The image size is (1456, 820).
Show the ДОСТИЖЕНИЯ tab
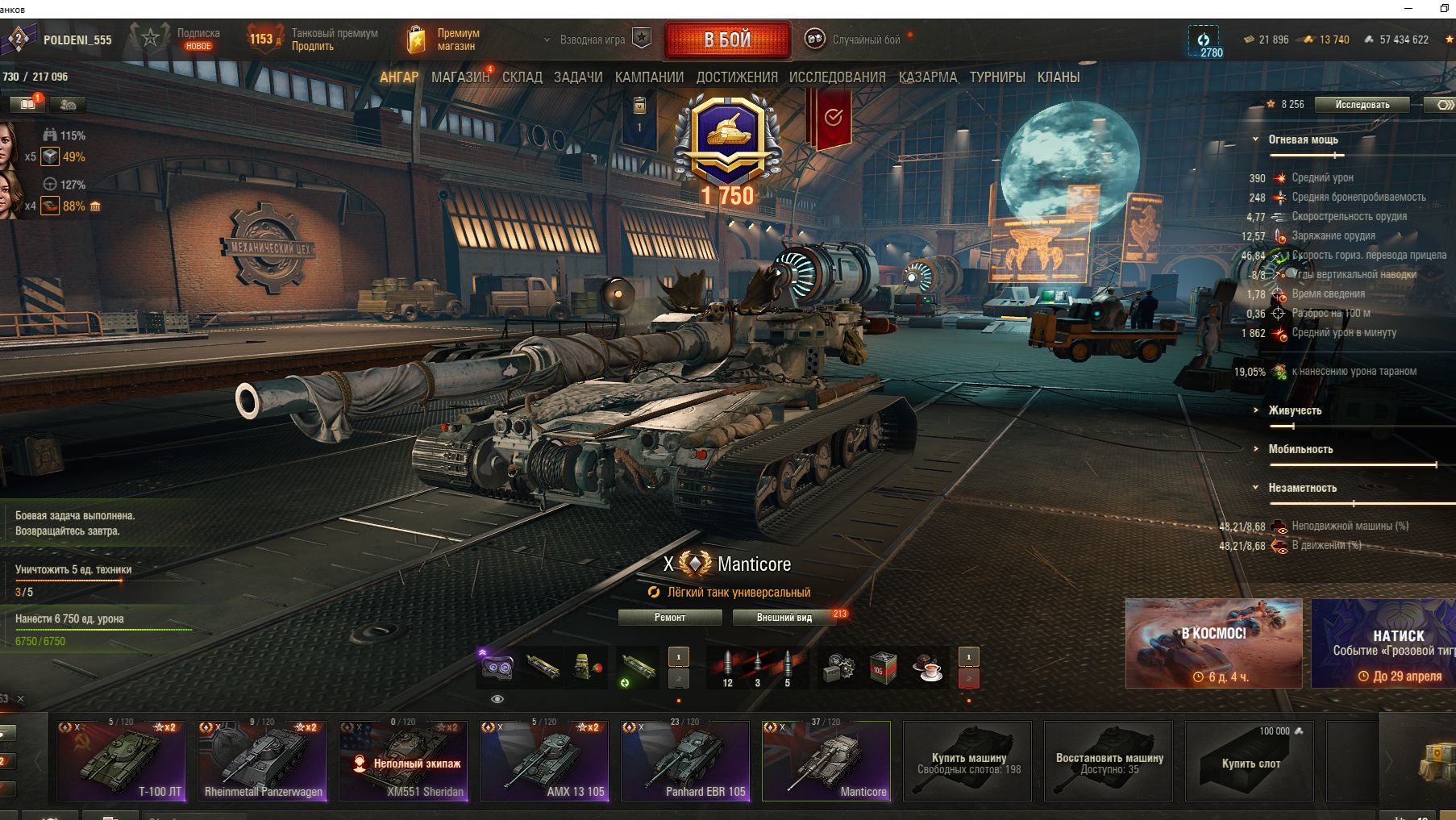(x=737, y=77)
